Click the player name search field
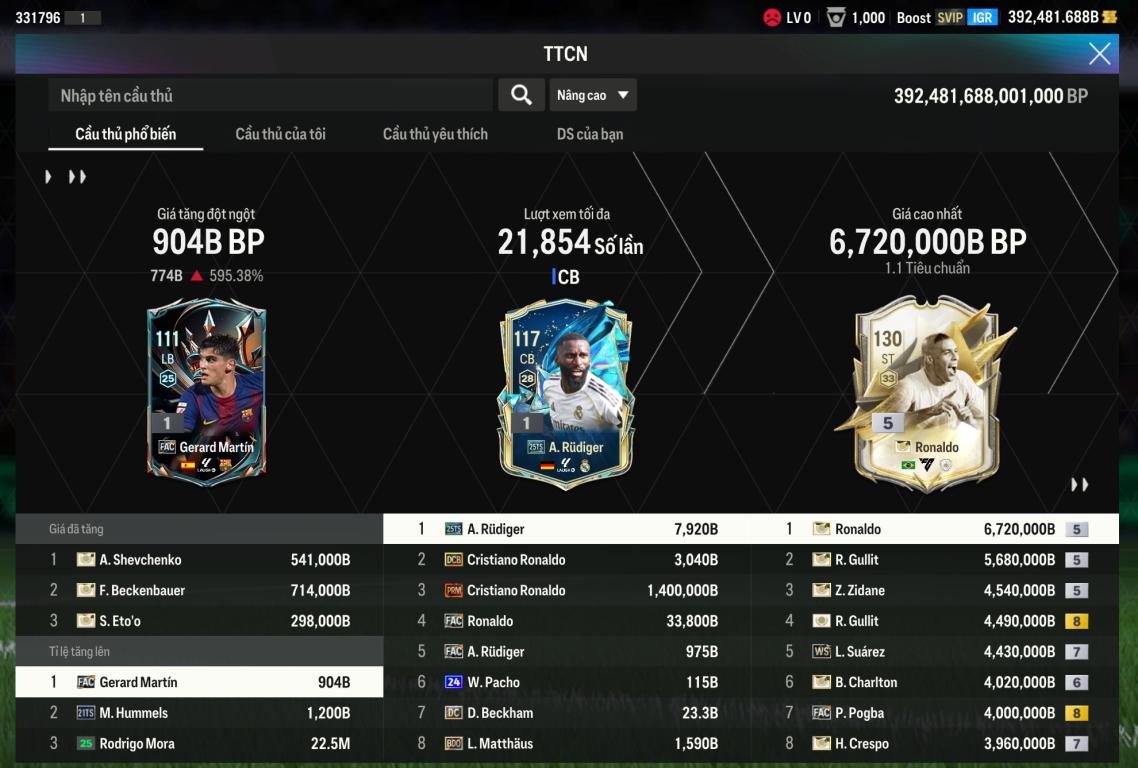 coord(270,96)
